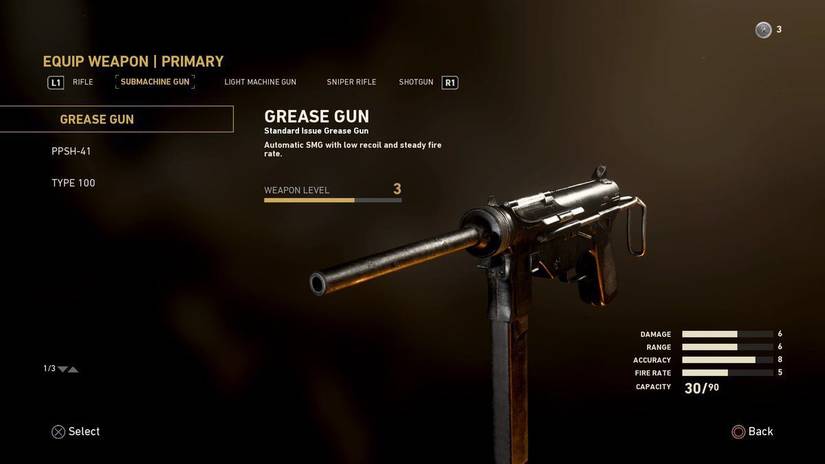
Task: Click the Back button
Action: [753, 432]
